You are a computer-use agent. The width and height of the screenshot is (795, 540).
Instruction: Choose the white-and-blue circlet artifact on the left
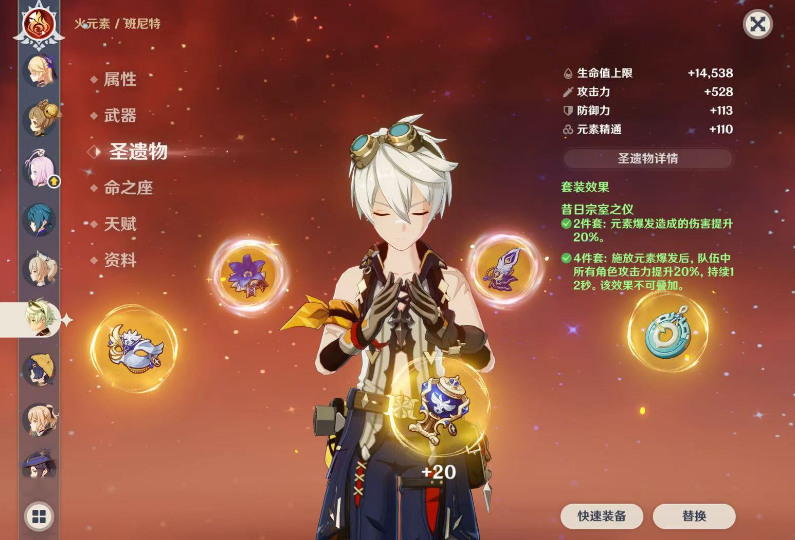pos(134,347)
